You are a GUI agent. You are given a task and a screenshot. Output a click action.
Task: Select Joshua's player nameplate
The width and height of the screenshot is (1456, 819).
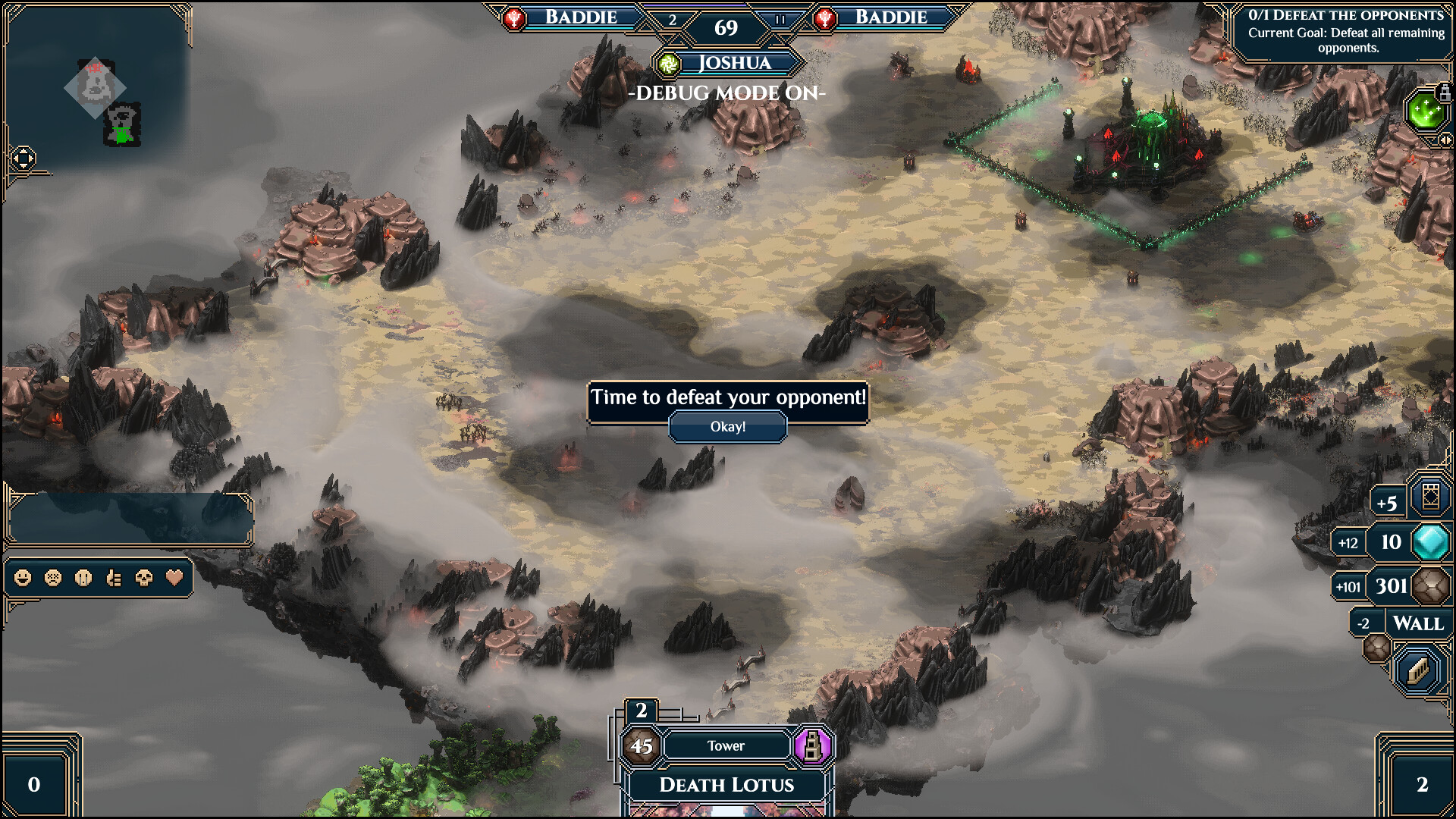(733, 63)
